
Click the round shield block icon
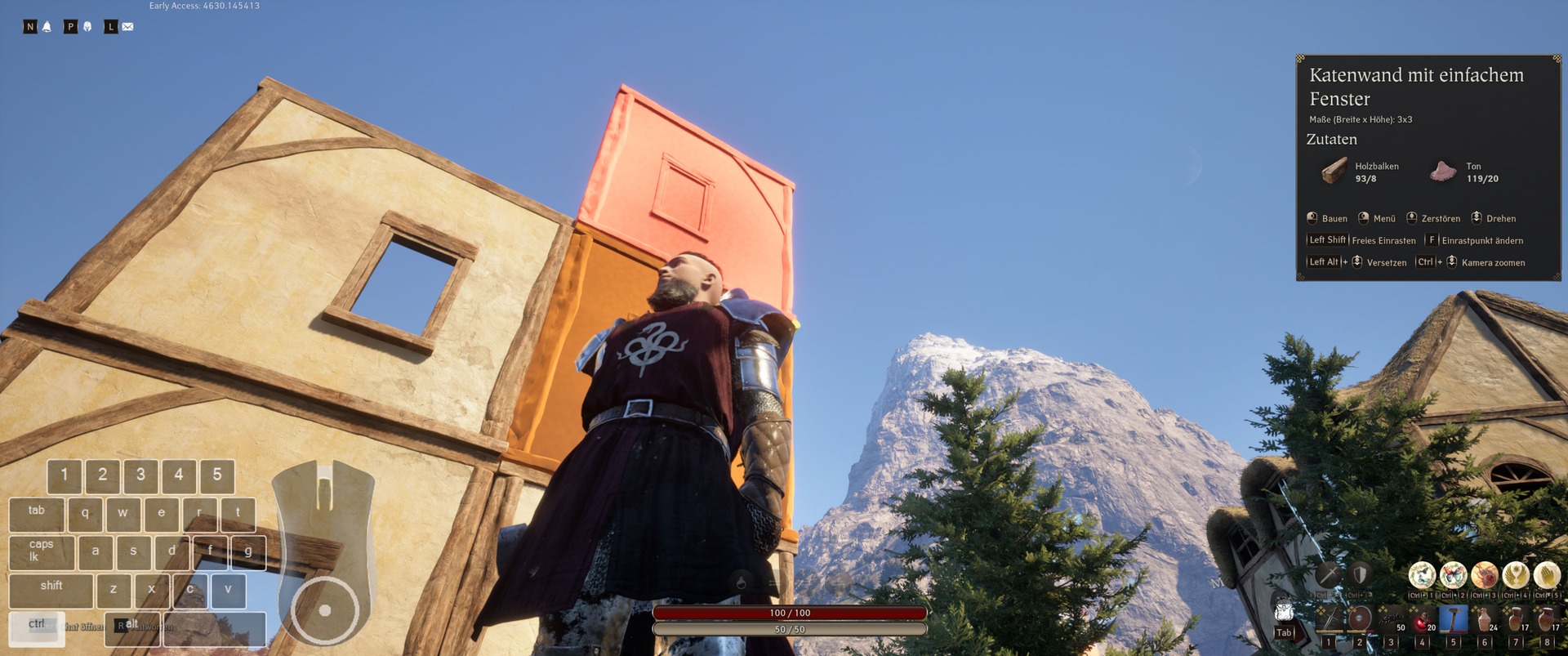point(1360,574)
